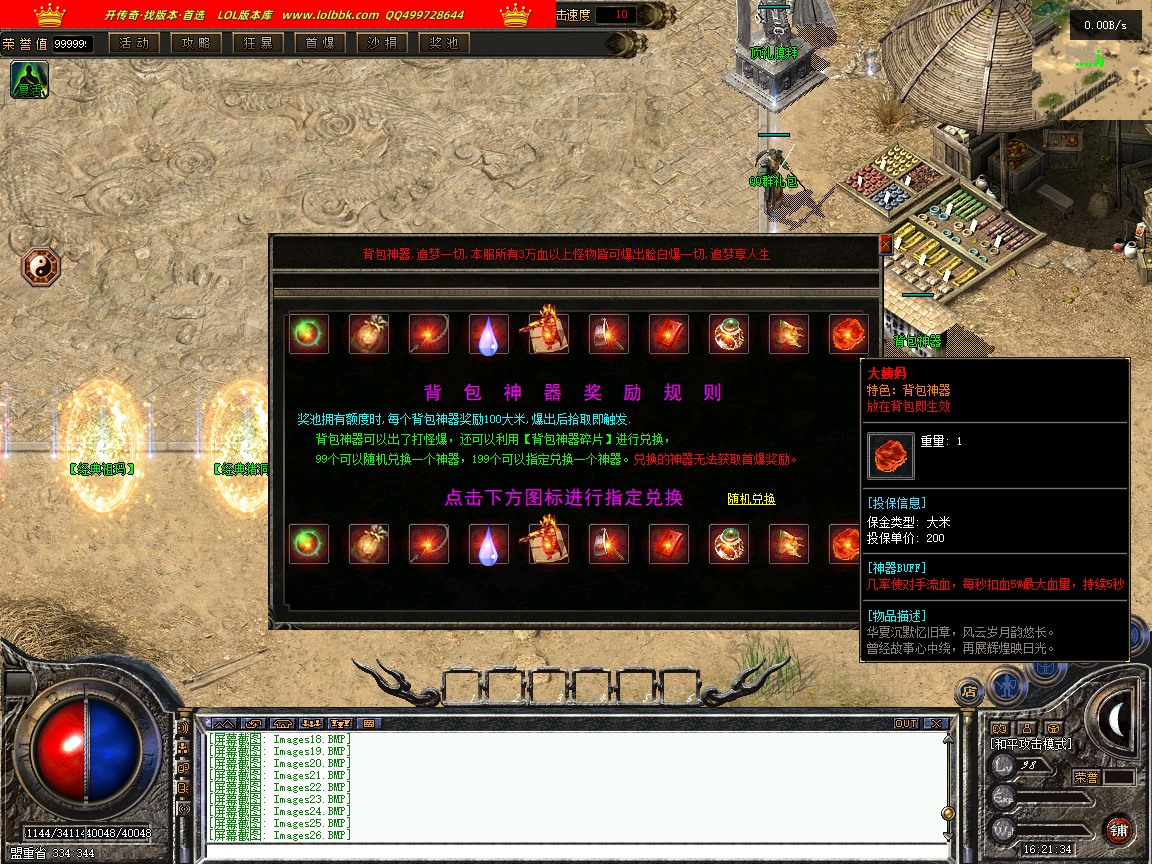
Task: Open the 奖池 prize pool menu
Action: 444,43
